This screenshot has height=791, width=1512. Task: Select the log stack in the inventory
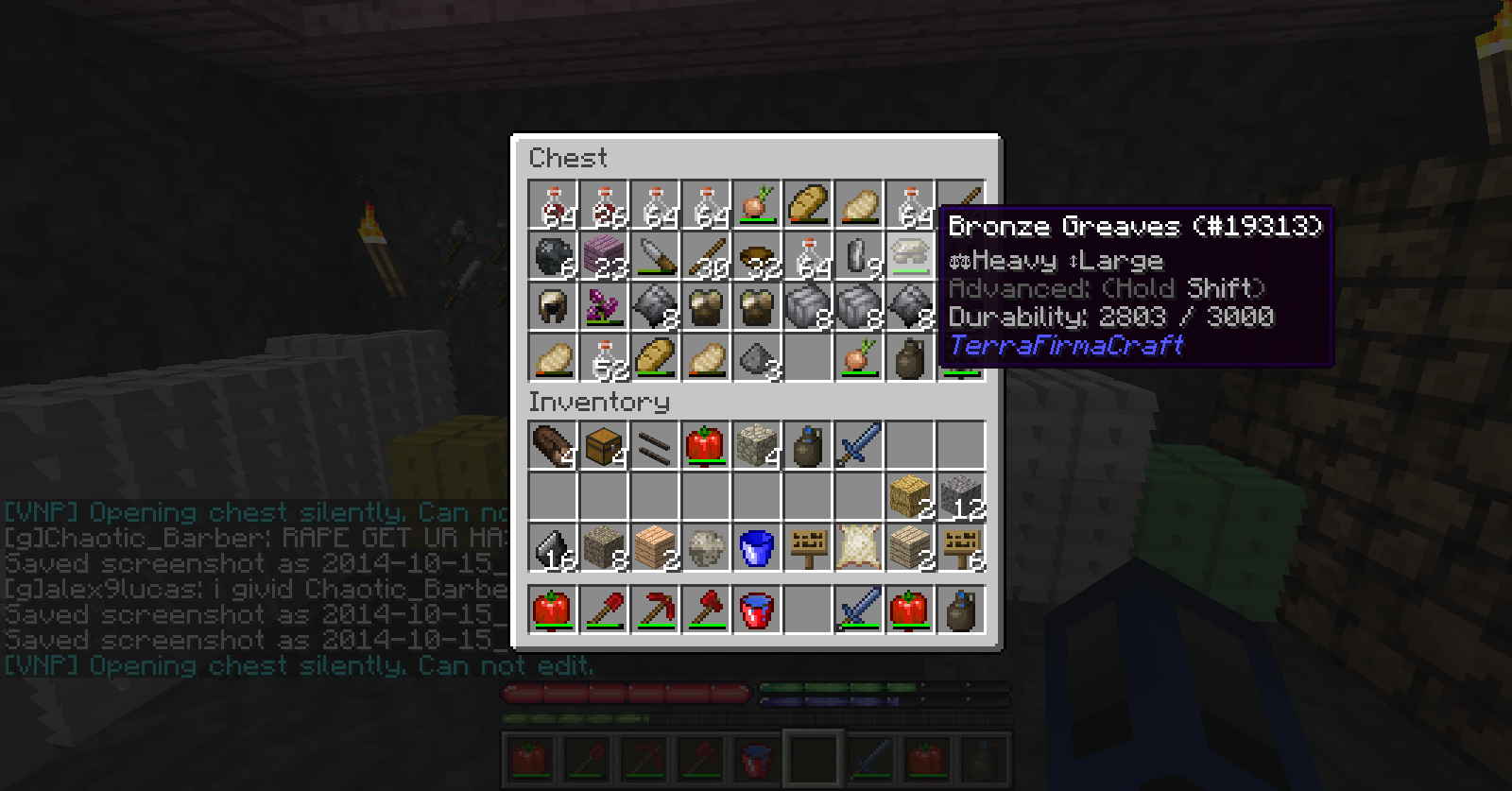[553, 446]
